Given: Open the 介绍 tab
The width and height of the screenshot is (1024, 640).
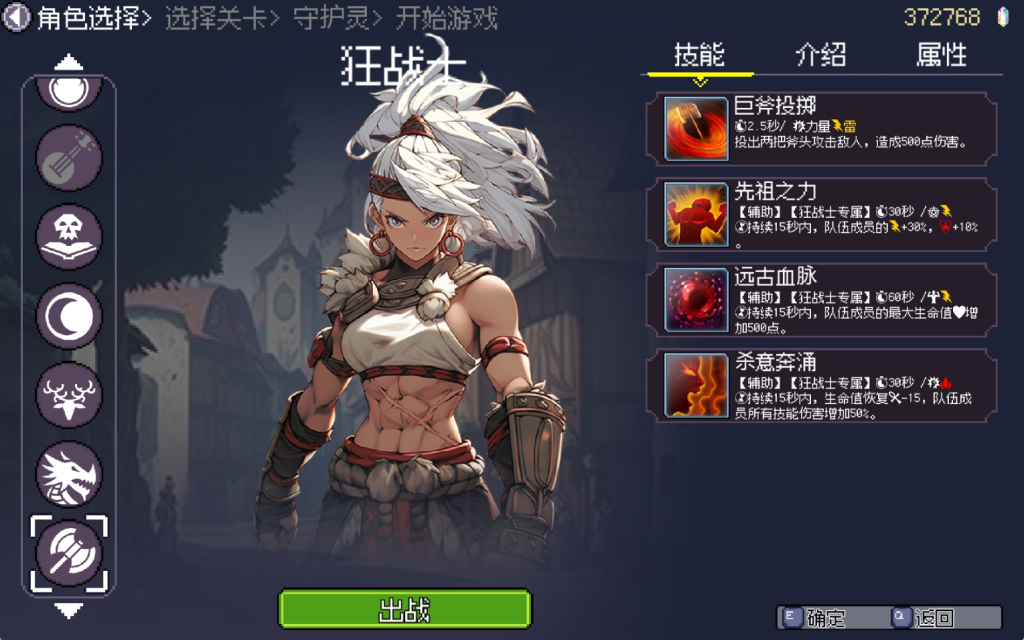Looking at the screenshot, I should 820,55.
